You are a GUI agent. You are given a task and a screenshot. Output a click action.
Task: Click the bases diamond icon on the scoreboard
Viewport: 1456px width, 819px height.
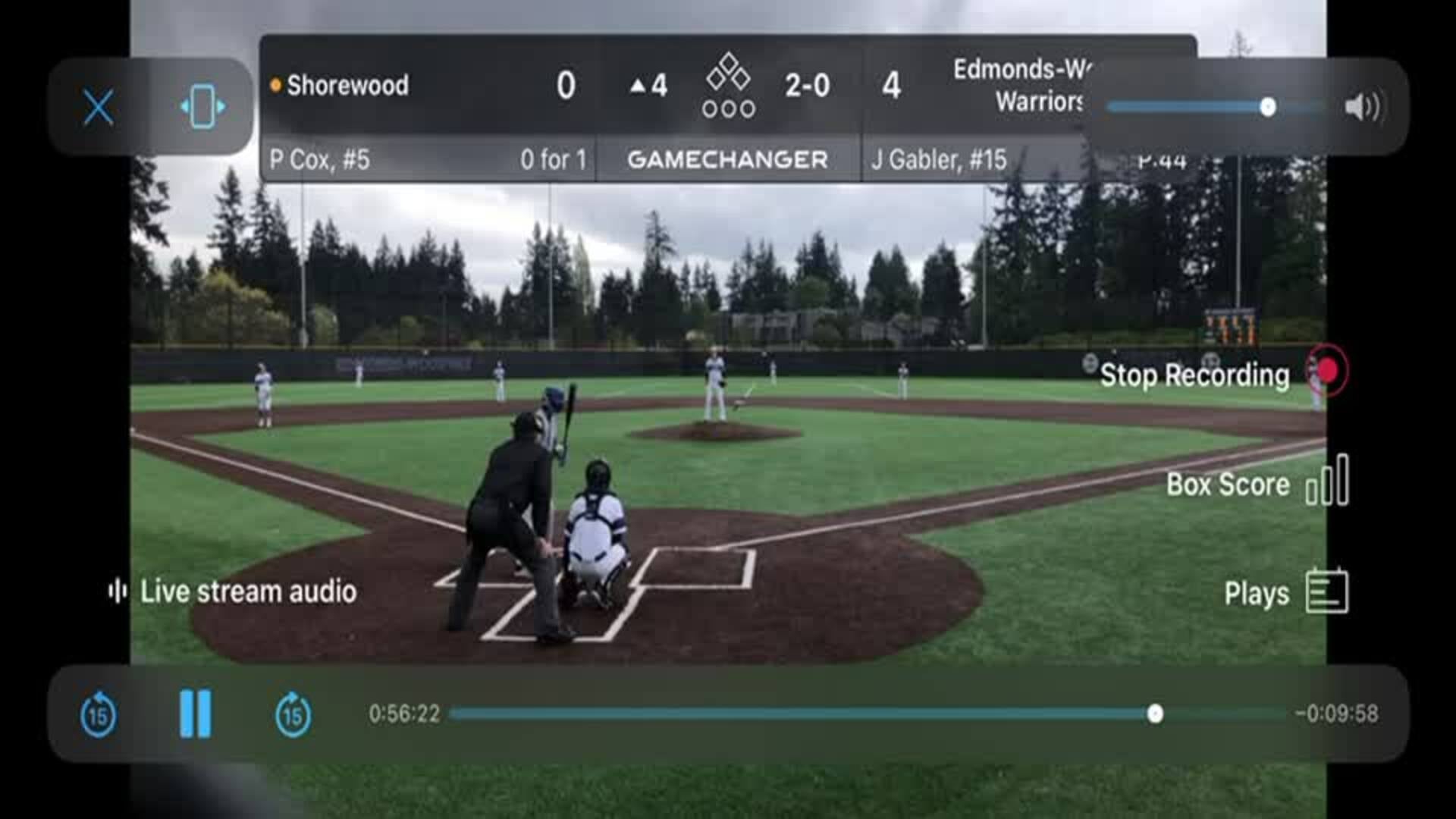[x=728, y=85]
